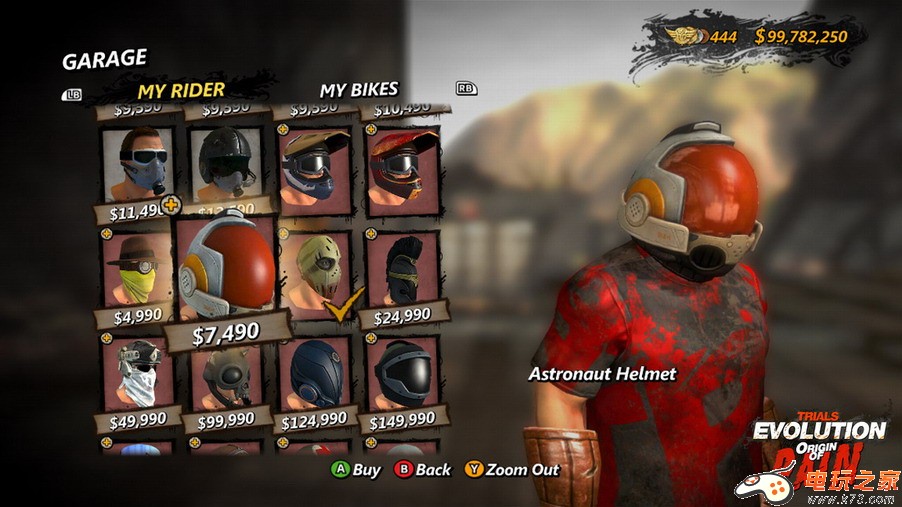Pick the gas mask helmet for $99,990
The height and width of the screenshot is (507, 902).
(226, 376)
